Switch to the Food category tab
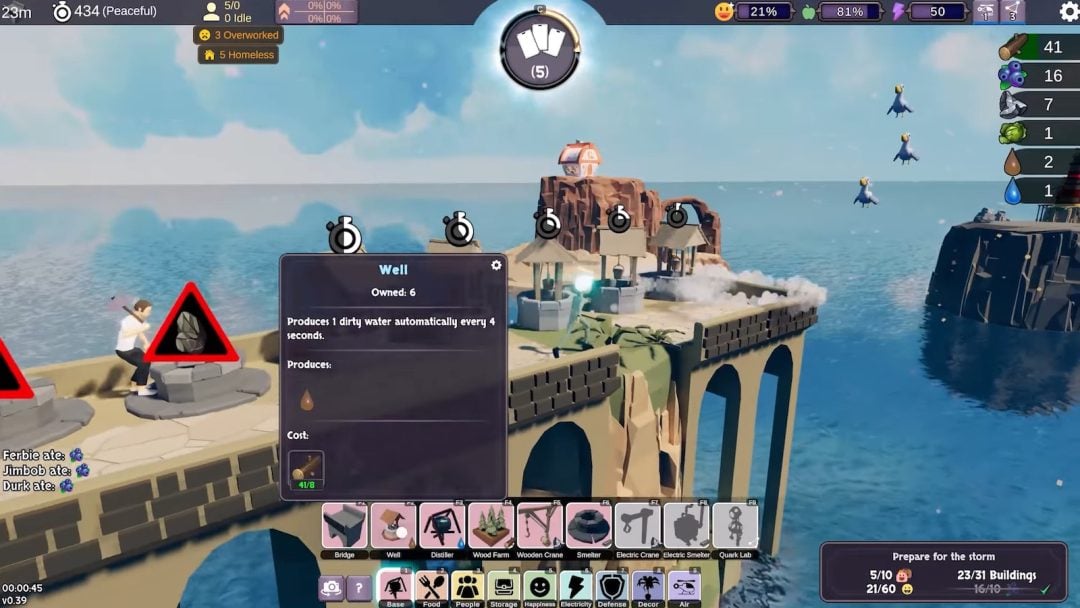 [432, 587]
